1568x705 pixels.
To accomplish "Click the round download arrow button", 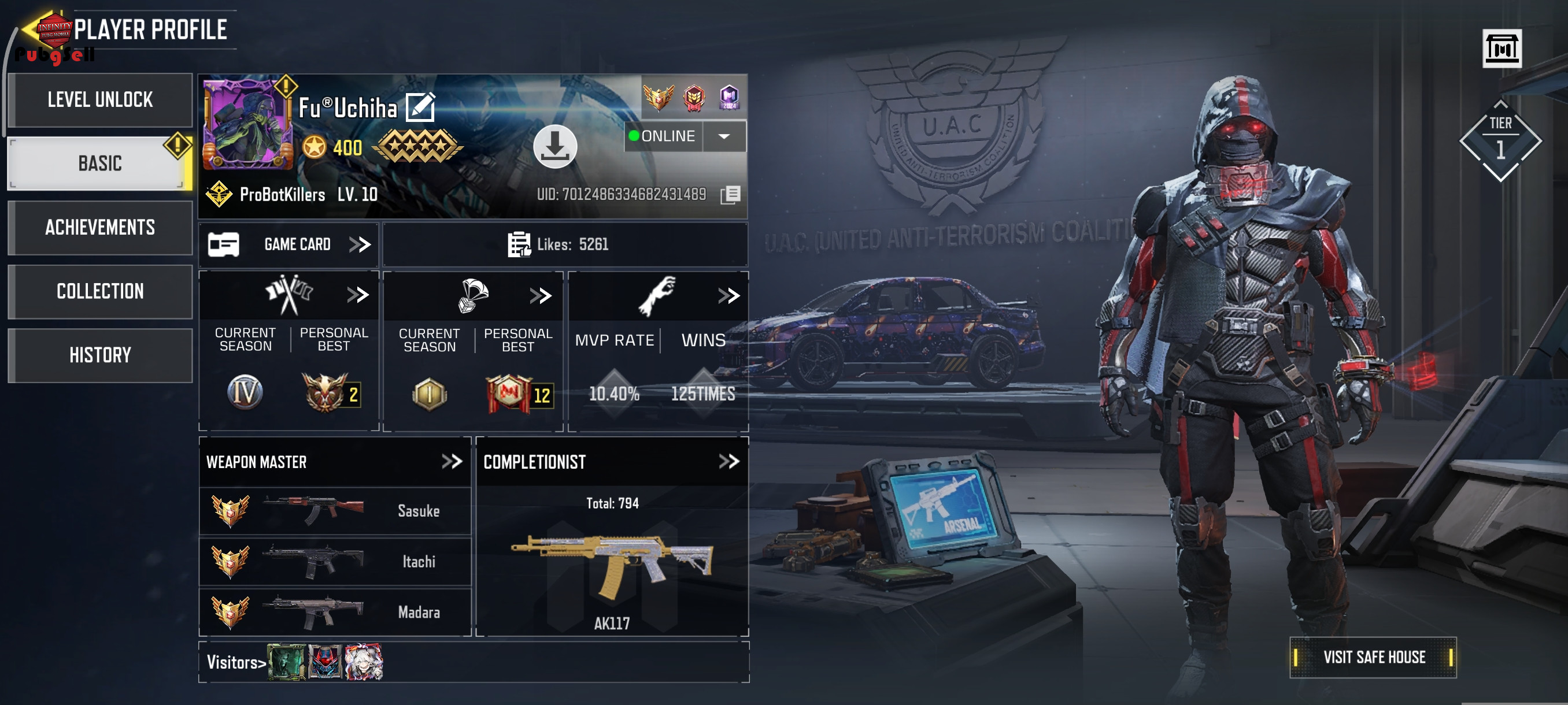I will click(x=554, y=146).
